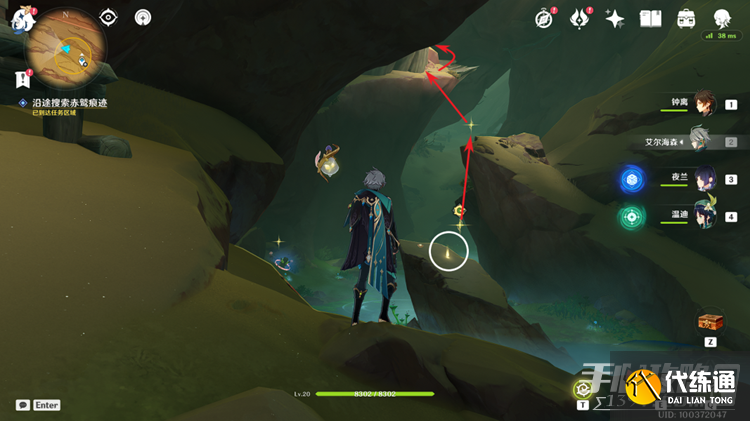Viewport: 750px width, 421px height.
Task: Select party member 艾尔海森
Action: pos(703,142)
